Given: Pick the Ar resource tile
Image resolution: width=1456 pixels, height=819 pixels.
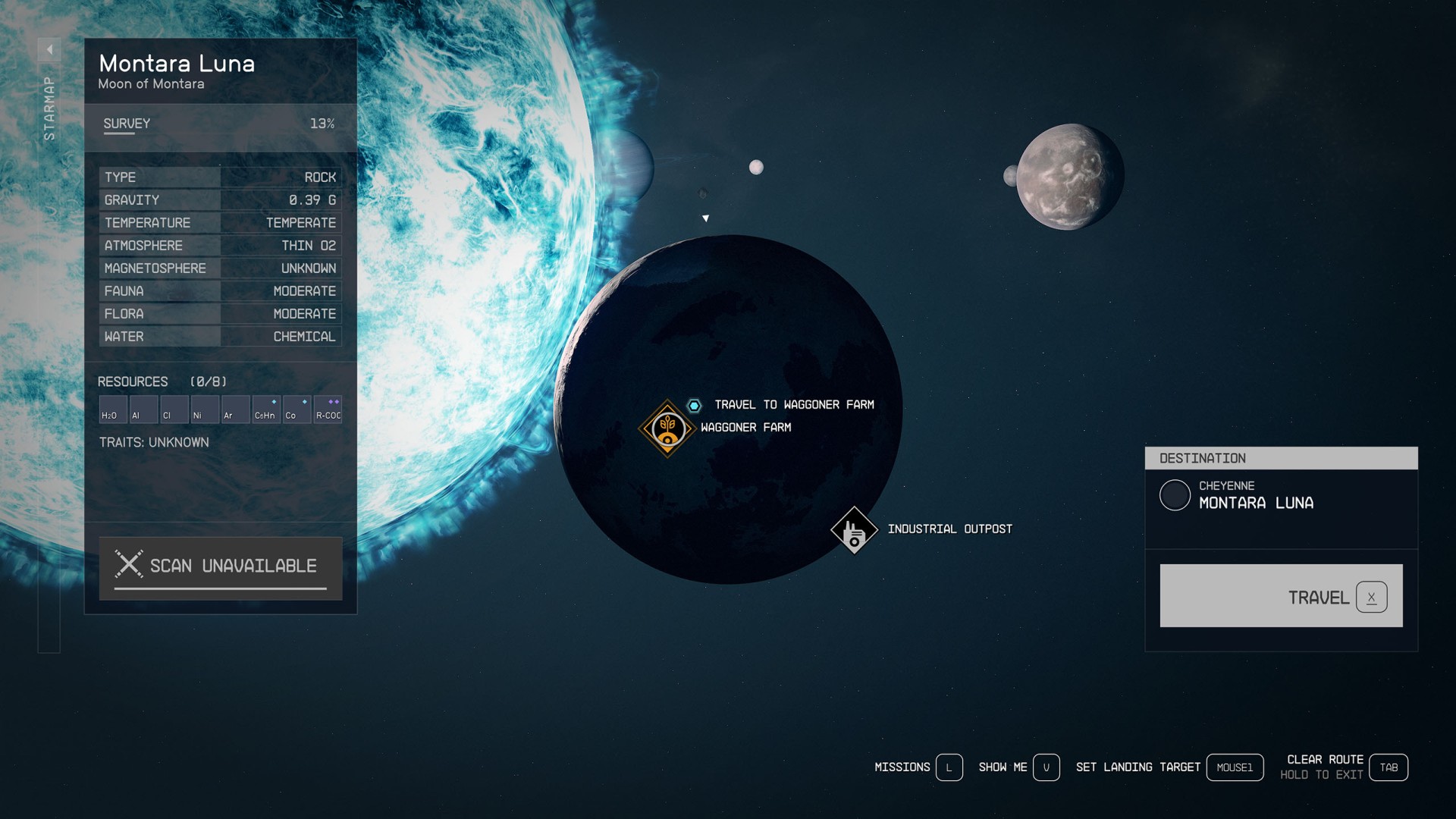Looking at the screenshot, I should click(x=235, y=409).
